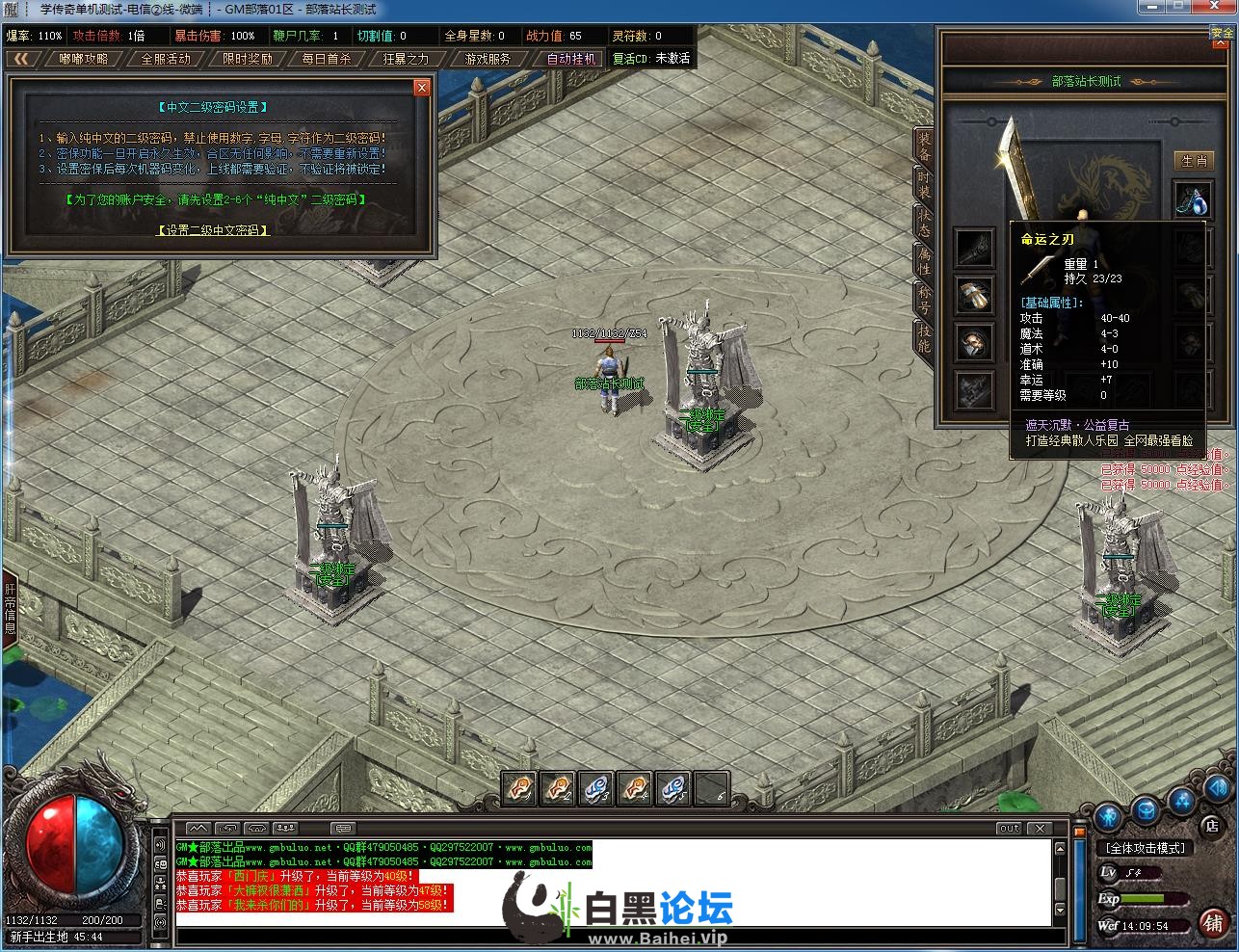Toggle the 全体攻击模式 attack mode label
Viewport: 1239px width, 952px height.
pyautogui.click(x=1146, y=848)
